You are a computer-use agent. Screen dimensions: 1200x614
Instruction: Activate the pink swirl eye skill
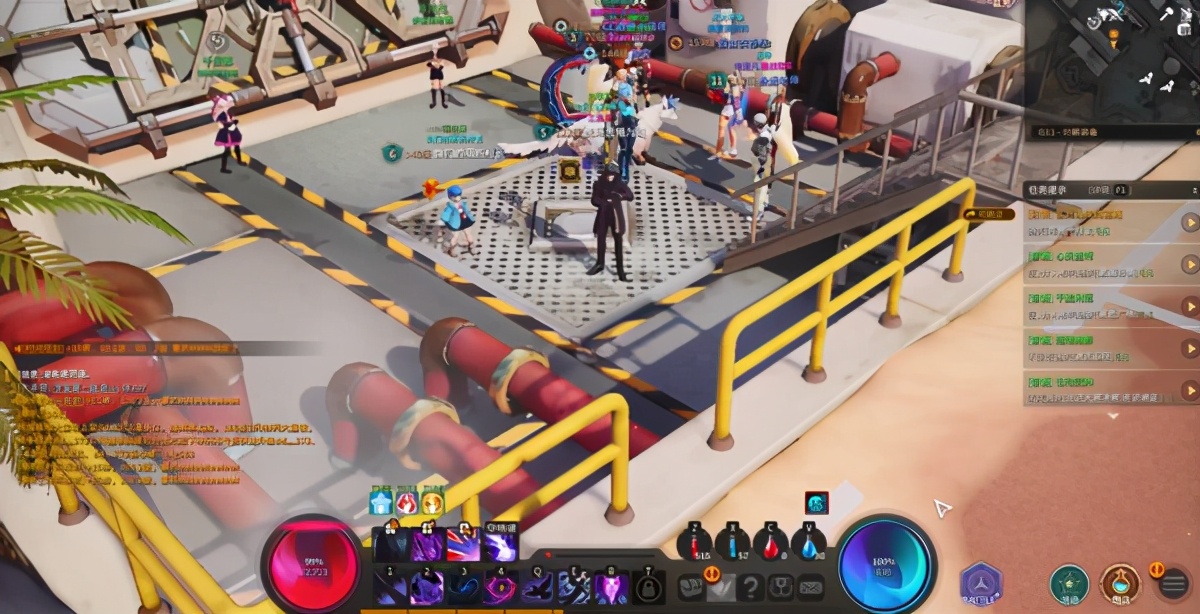tap(499, 587)
